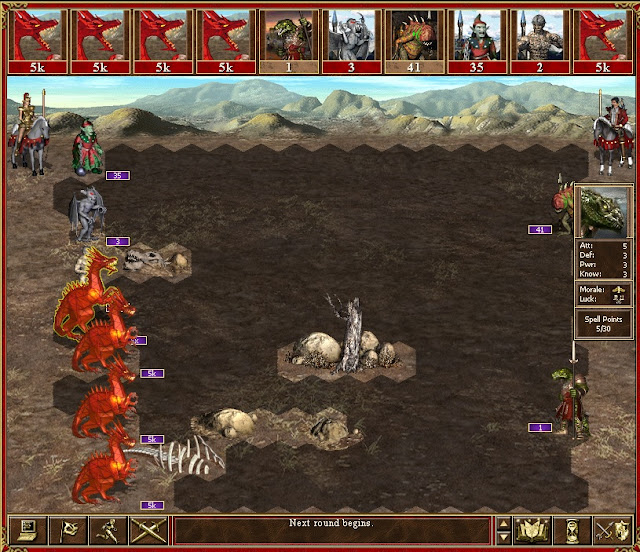Viewport: 640px width, 552px height.
Task: Select the gargoyle portrait in turn queue
Action: 348,37
